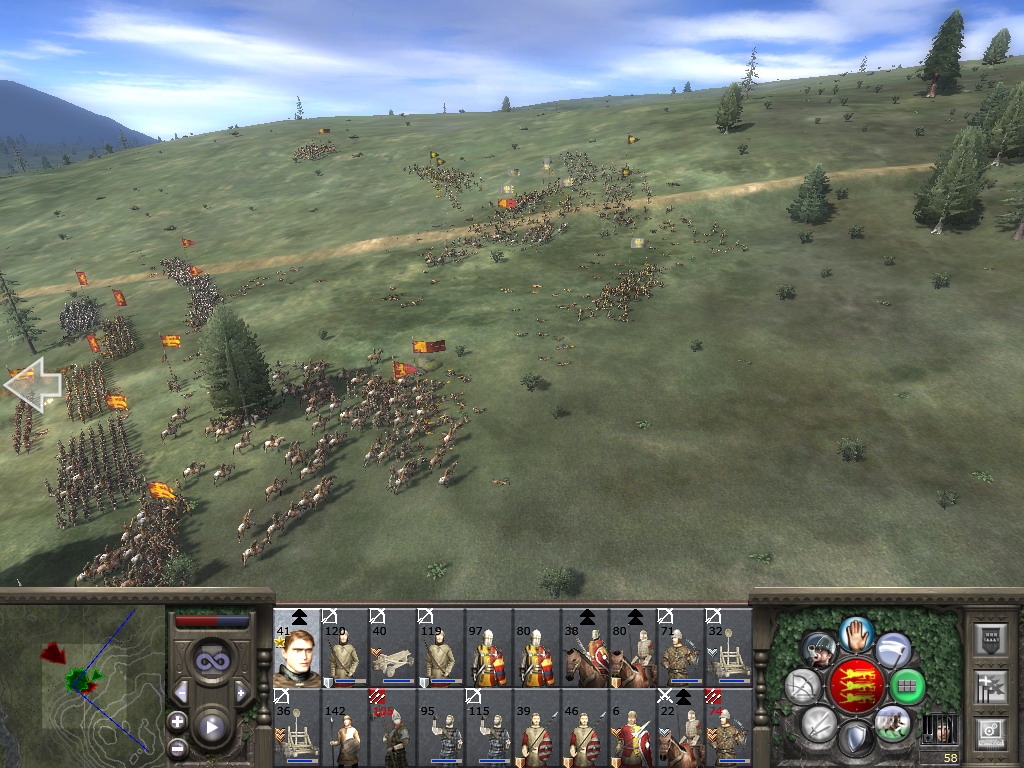Open the green group formations button
1024x768 pixels.
pyautogui.click(x=907, y=686)
